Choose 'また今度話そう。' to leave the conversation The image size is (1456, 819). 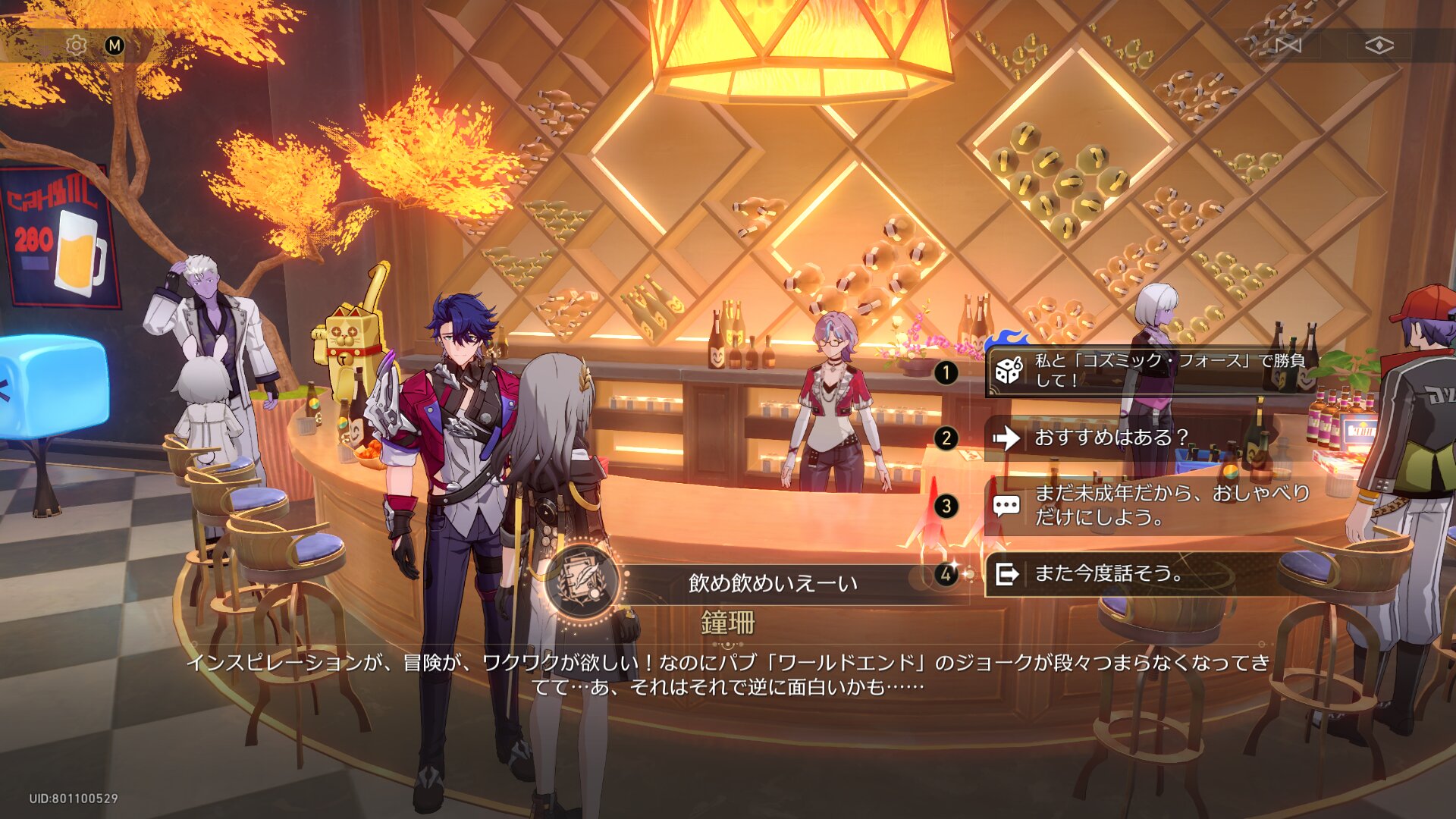(x=1107, y=574)
